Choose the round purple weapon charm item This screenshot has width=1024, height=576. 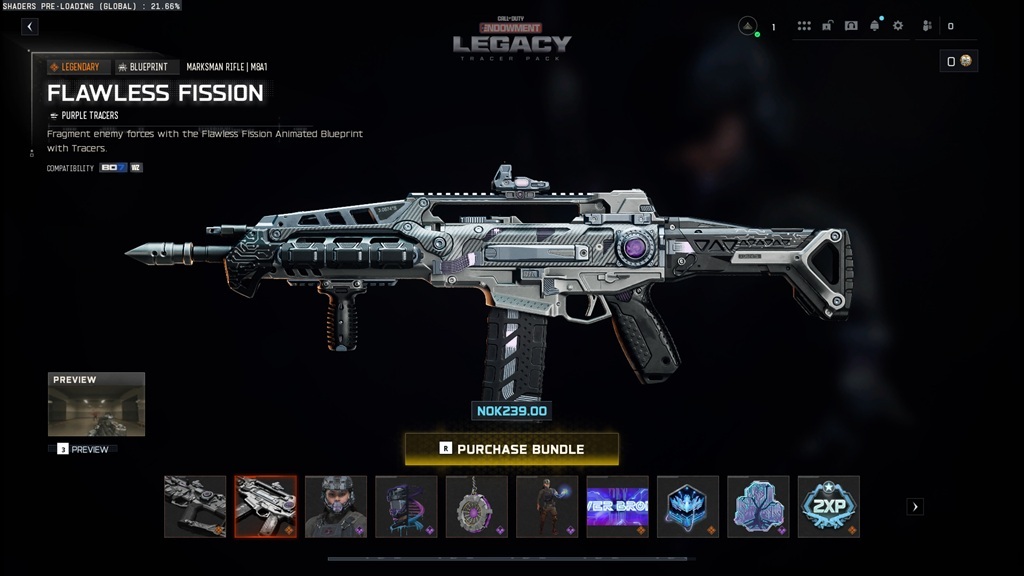click(x=476, y=506)
